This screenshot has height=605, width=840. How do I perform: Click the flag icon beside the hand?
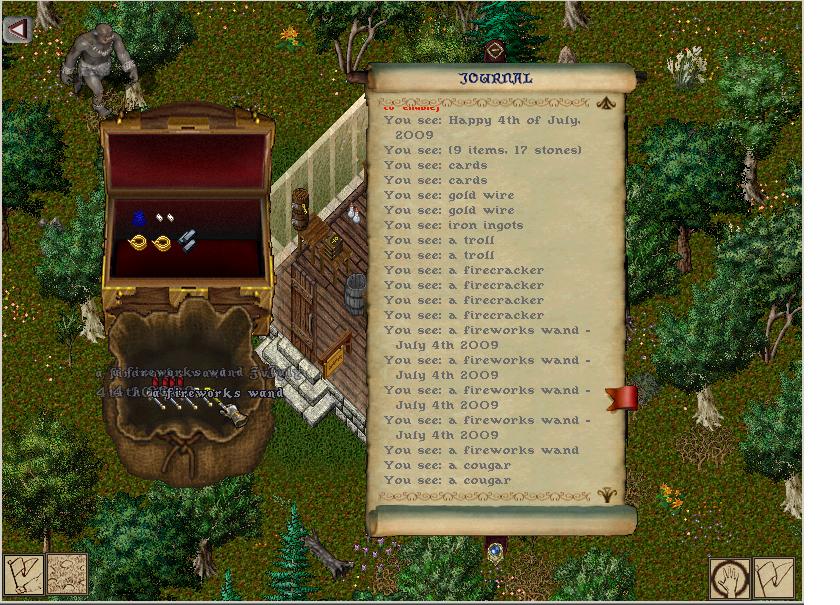[774, 578]
